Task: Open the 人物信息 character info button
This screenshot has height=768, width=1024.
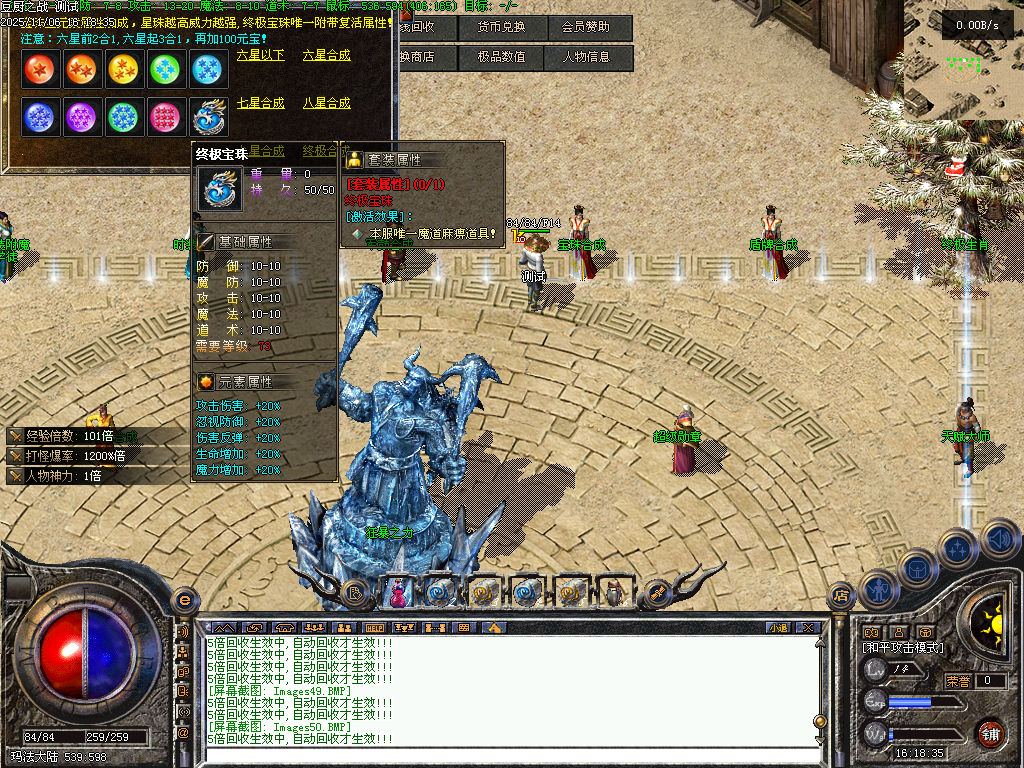Action: click(x=591, y=58)
